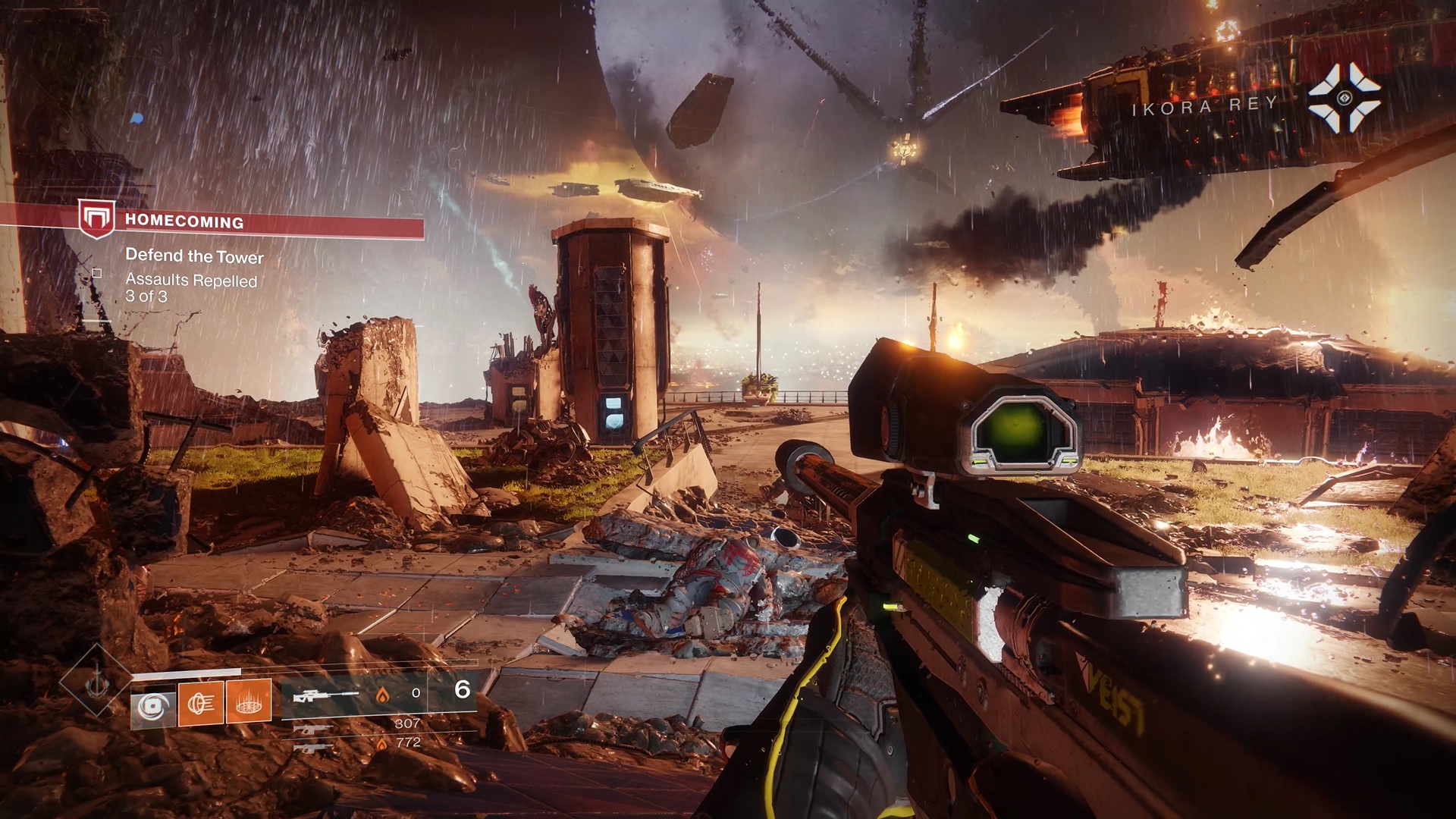Select the Ghost icon beside Ikora Rey

point(1344,98)
